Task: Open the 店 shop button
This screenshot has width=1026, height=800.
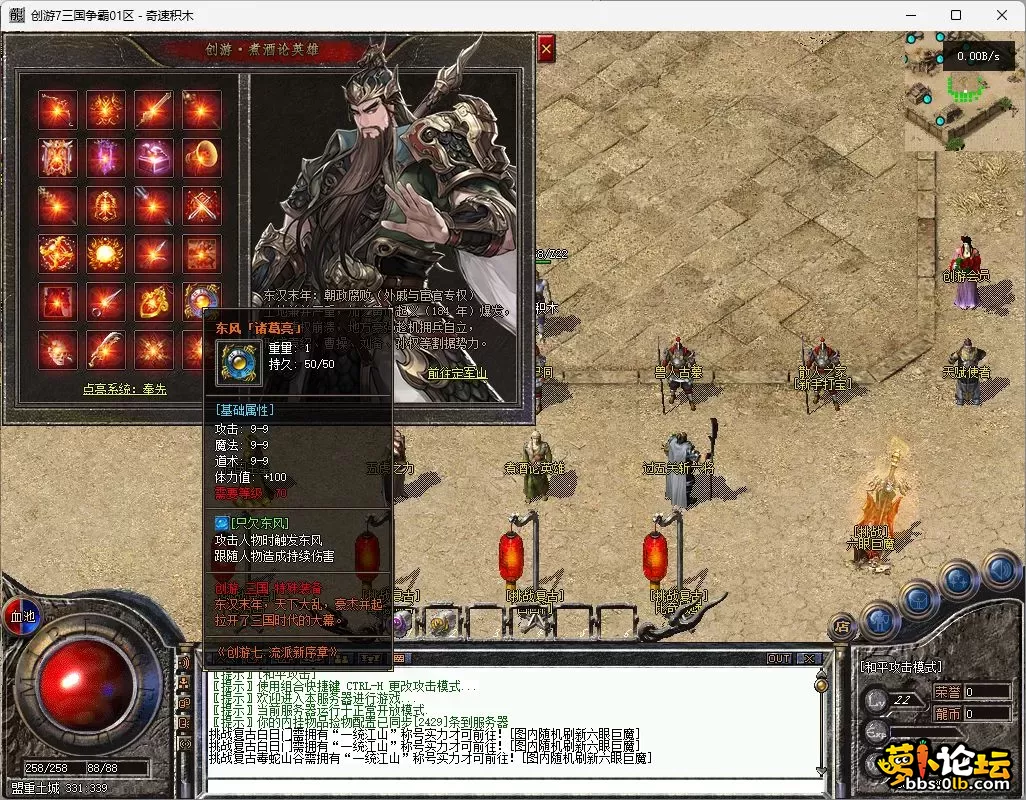Action: [x=842, y=628]
